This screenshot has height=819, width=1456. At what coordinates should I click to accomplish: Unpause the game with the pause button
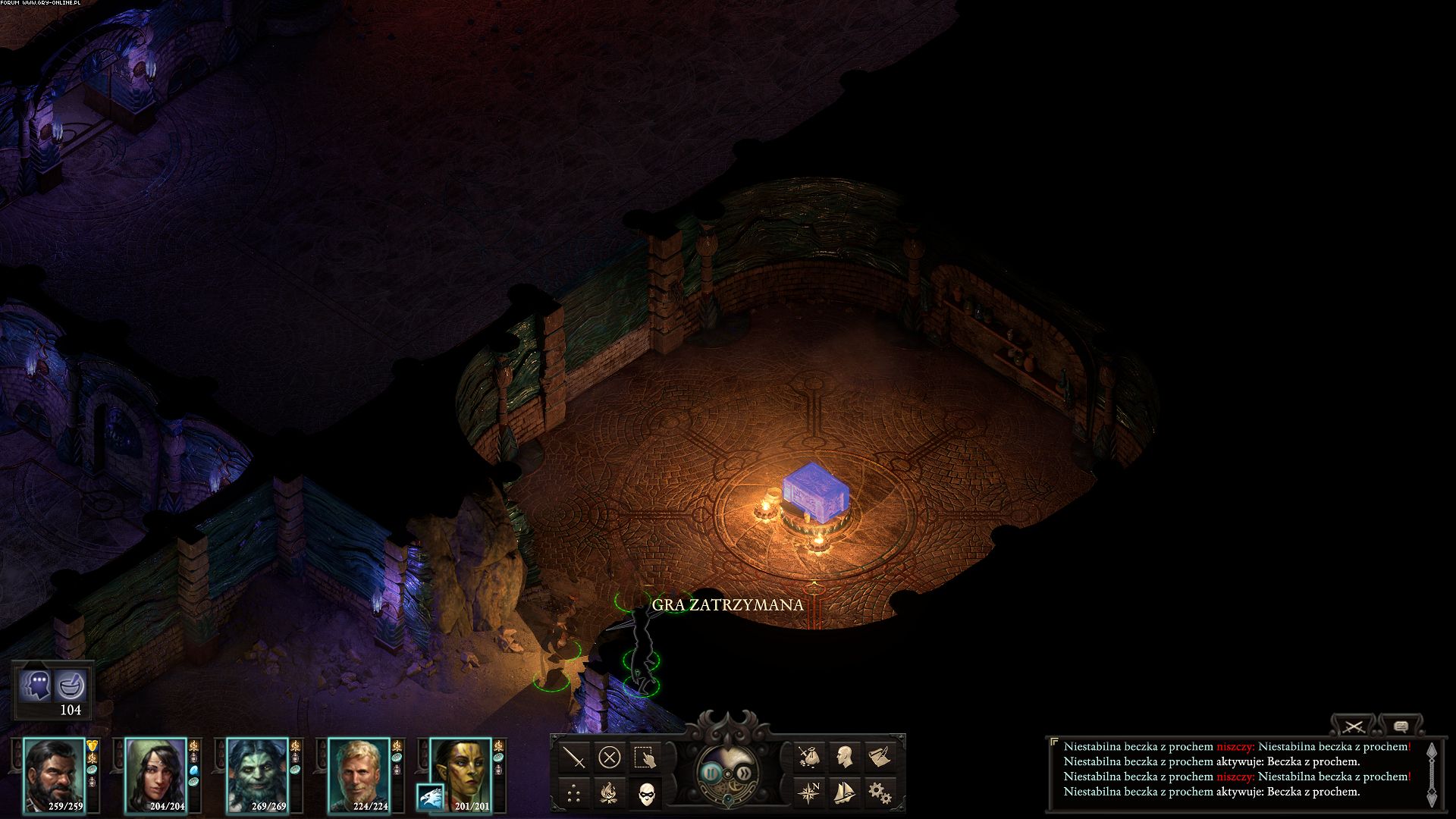(x=711, y=773)
